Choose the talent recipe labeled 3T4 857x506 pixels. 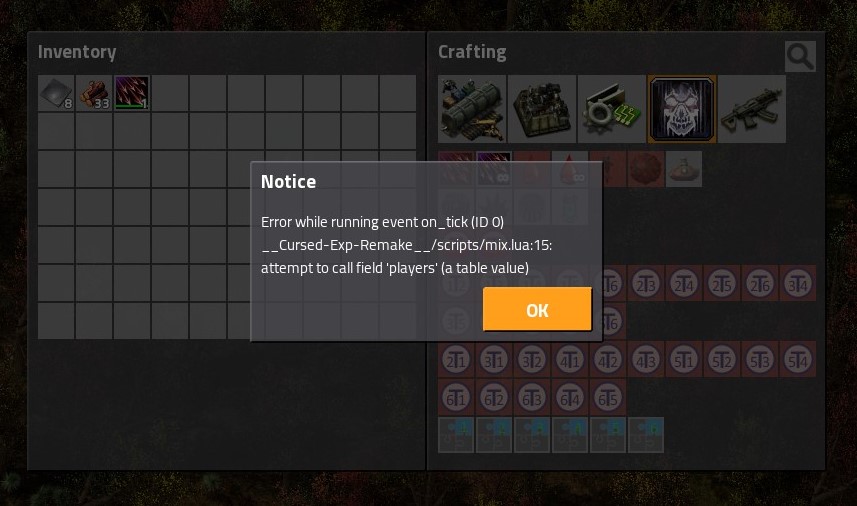point(798,283)
